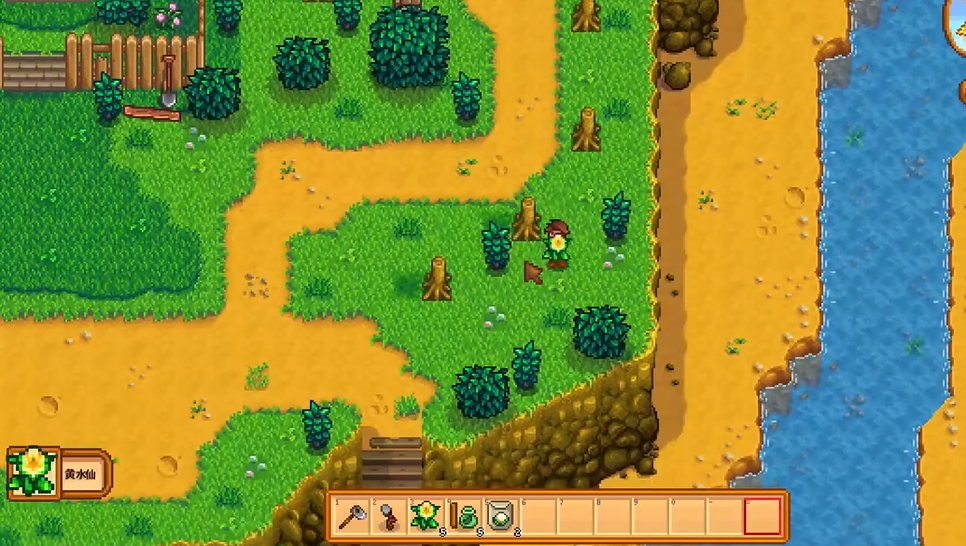Select the seed packet in the hotbar
This screenshot has width=966, height=546.
501,516
